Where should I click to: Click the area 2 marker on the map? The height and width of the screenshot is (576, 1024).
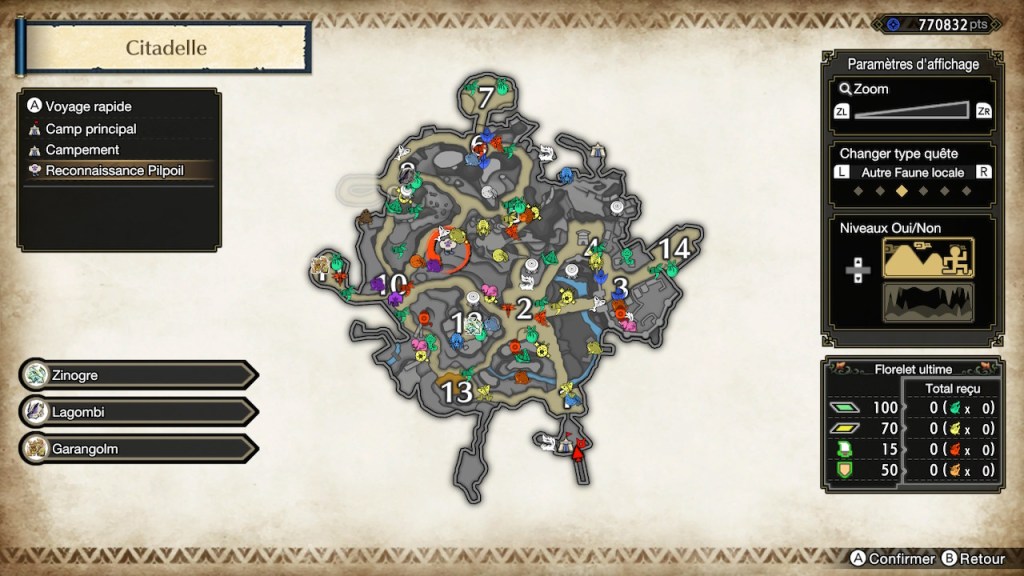(x=523, y=309)
